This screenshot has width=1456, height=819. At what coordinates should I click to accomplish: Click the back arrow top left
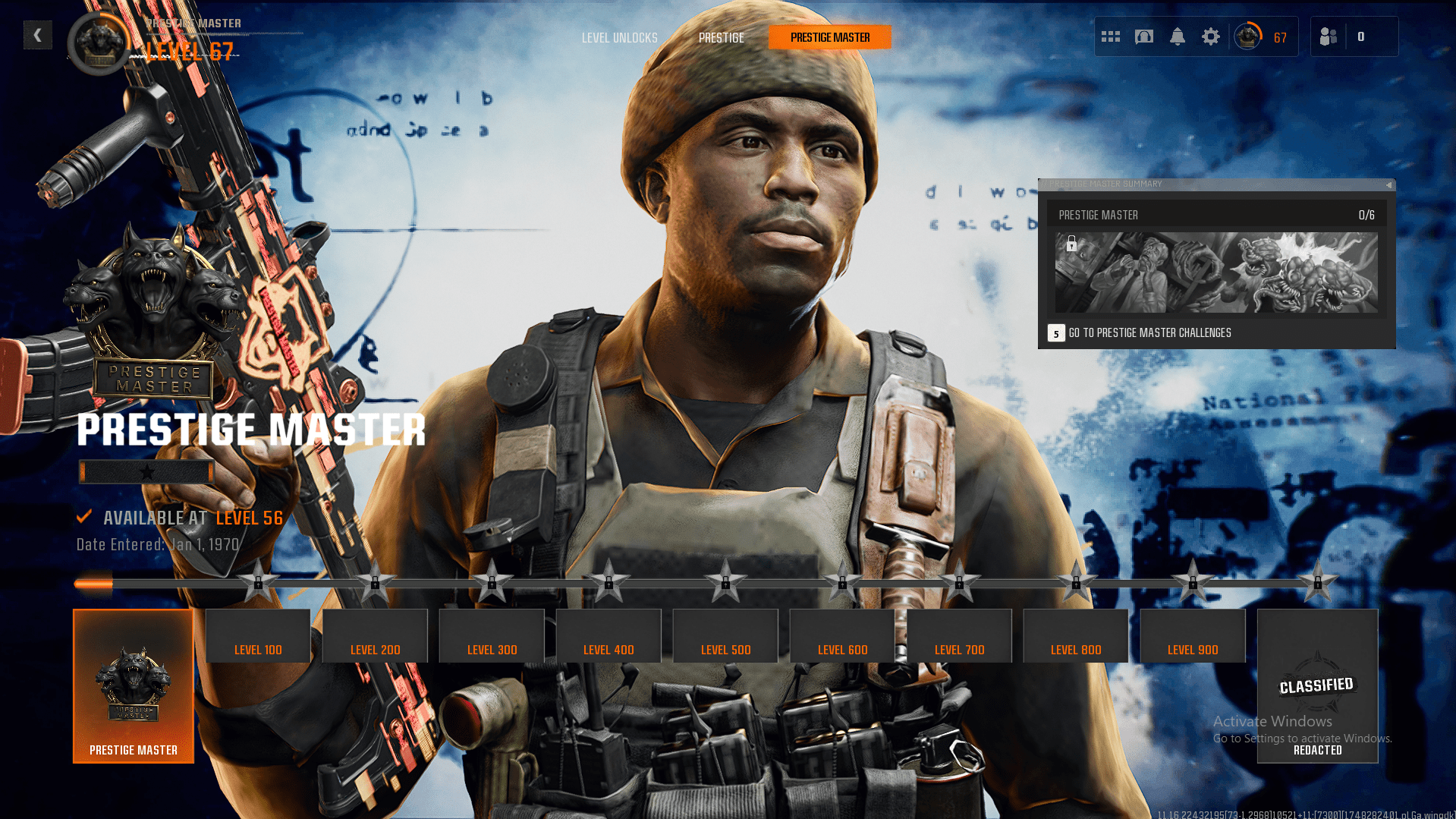pyautogui.click(x=37, y=34)
